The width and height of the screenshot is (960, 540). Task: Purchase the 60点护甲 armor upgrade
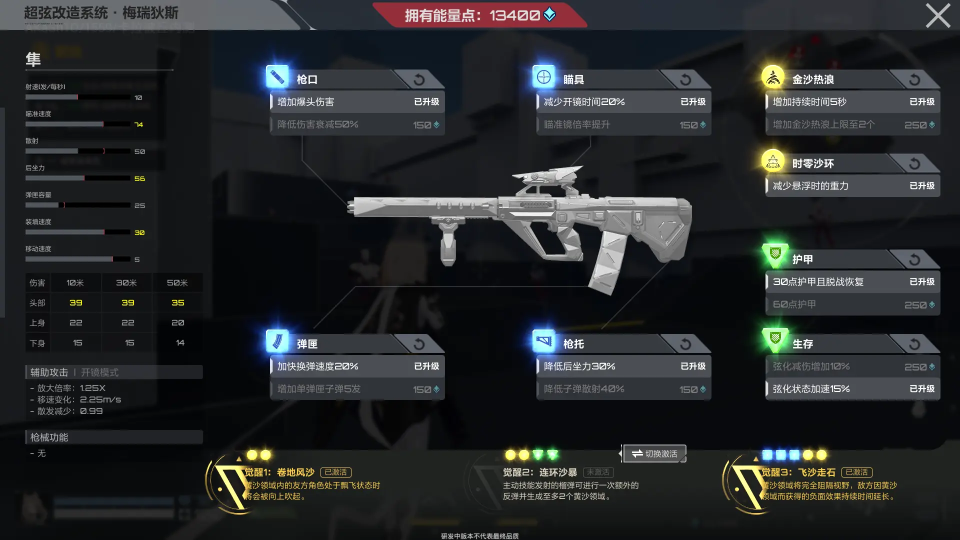[852, 305]
